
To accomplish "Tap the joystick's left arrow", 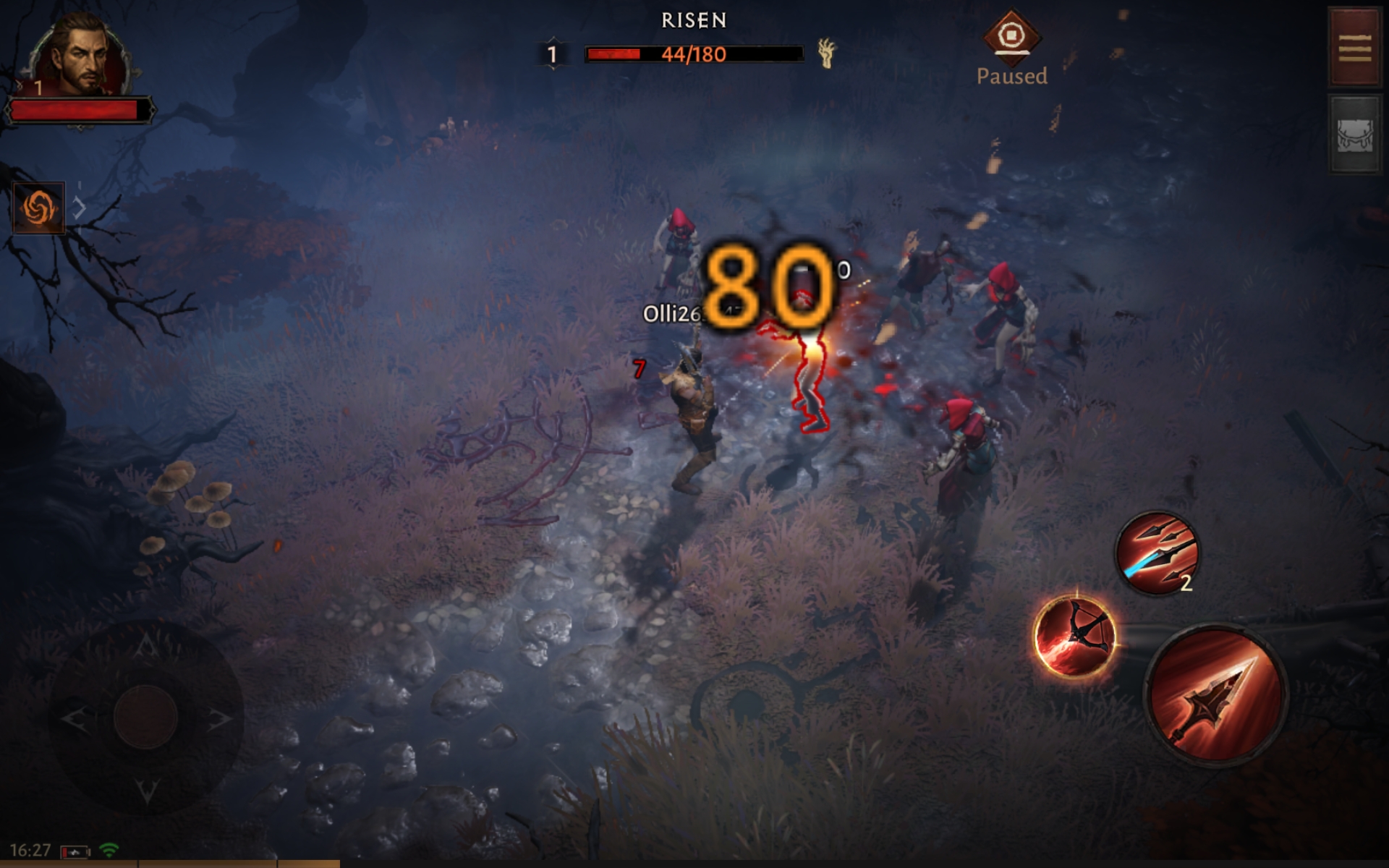I will tap(74, 718).
